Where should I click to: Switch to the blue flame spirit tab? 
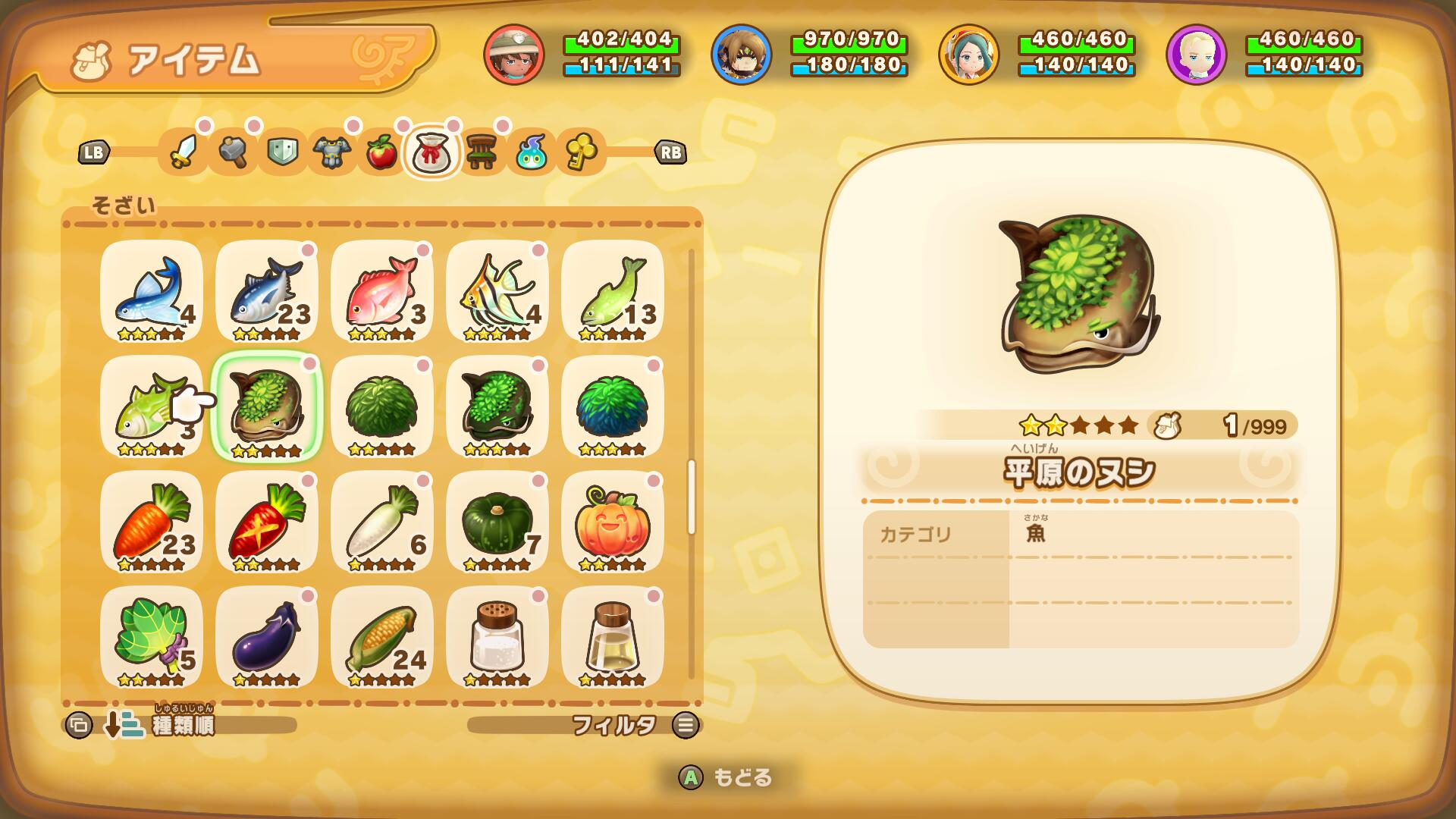[531, 152]
